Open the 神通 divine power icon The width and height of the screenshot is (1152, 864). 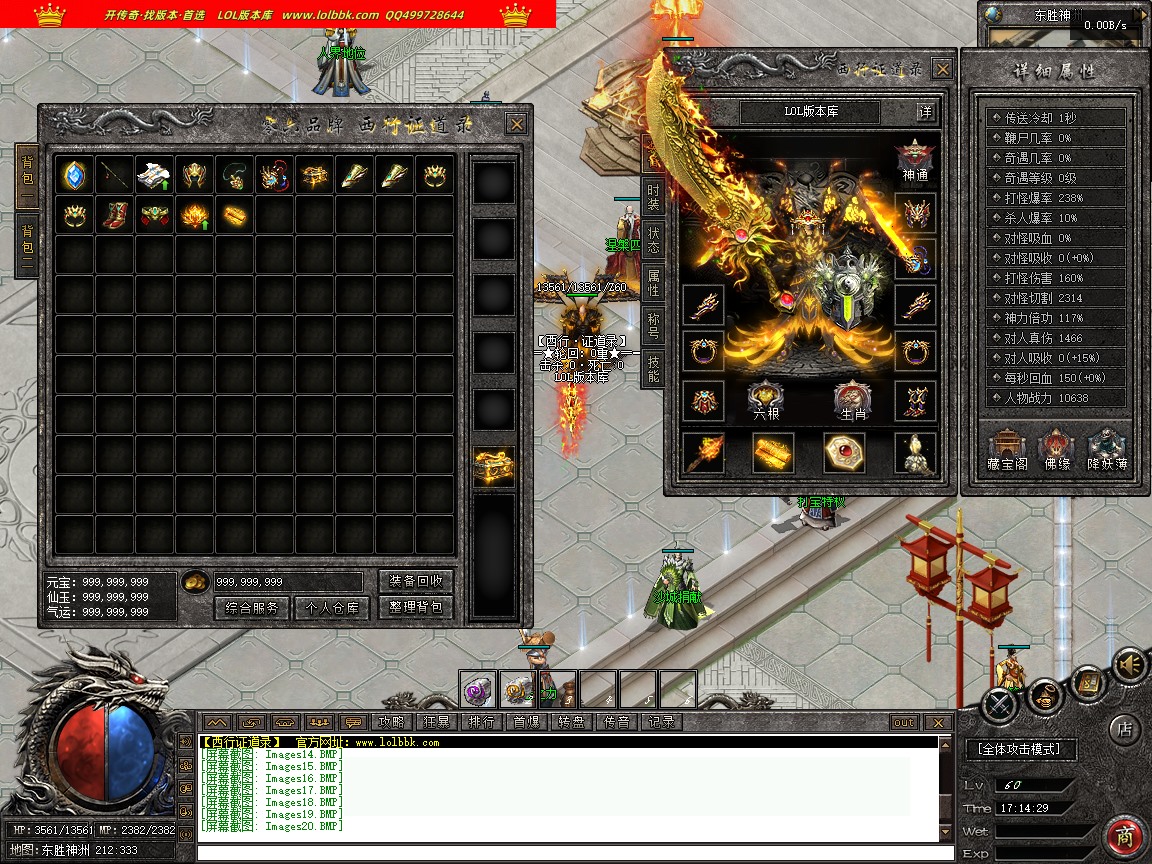point(915,161)
